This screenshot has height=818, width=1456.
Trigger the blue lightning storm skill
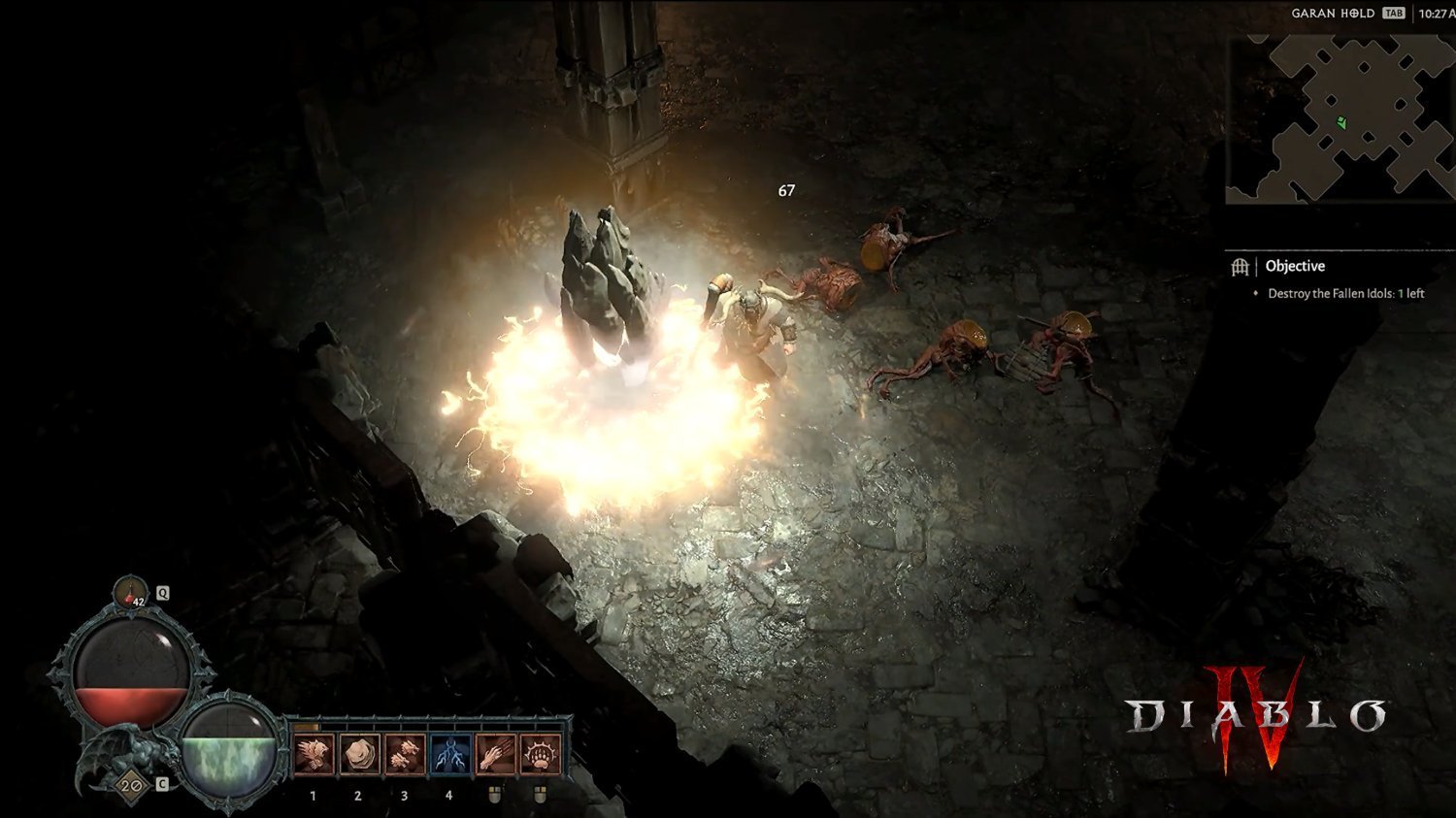click(x=449, y=755)
